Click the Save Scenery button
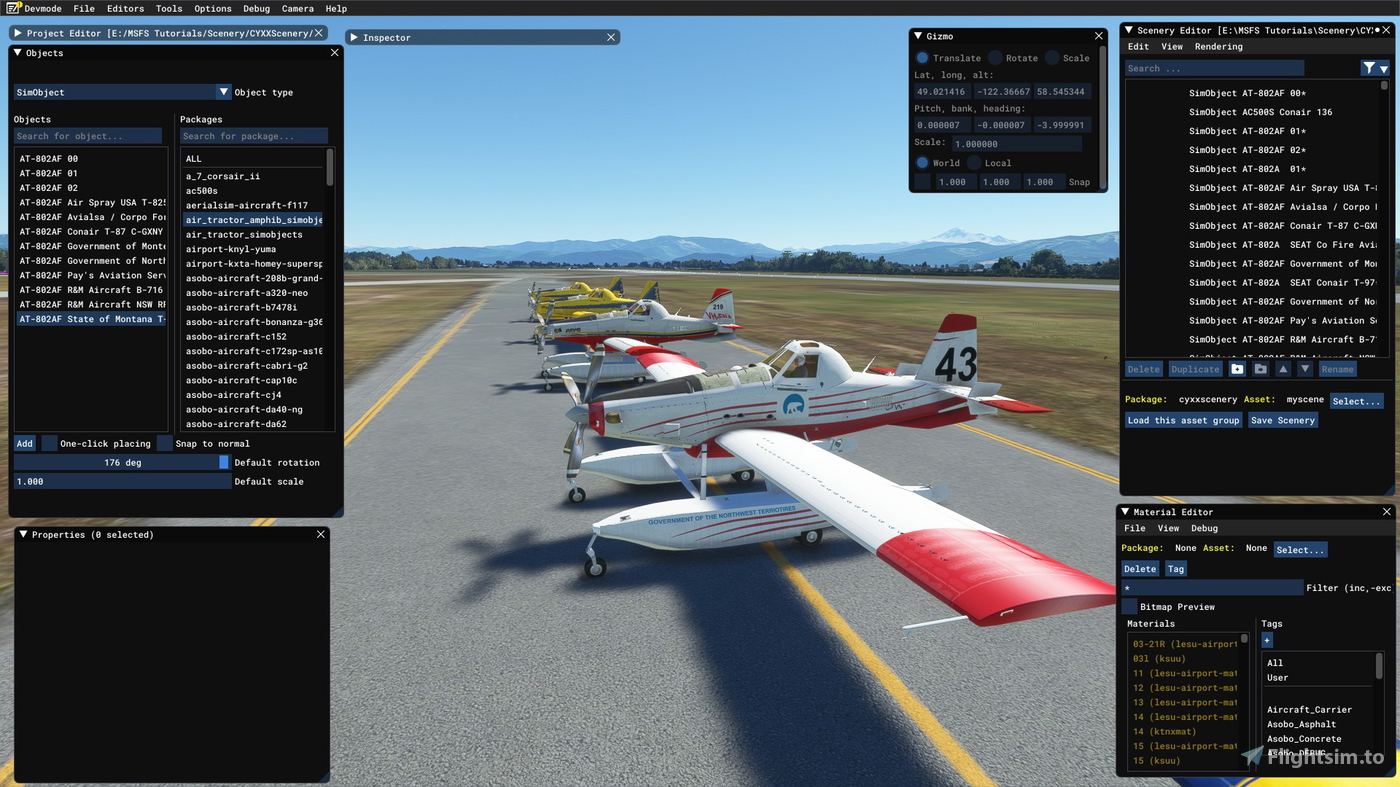 pos(1282,420)
